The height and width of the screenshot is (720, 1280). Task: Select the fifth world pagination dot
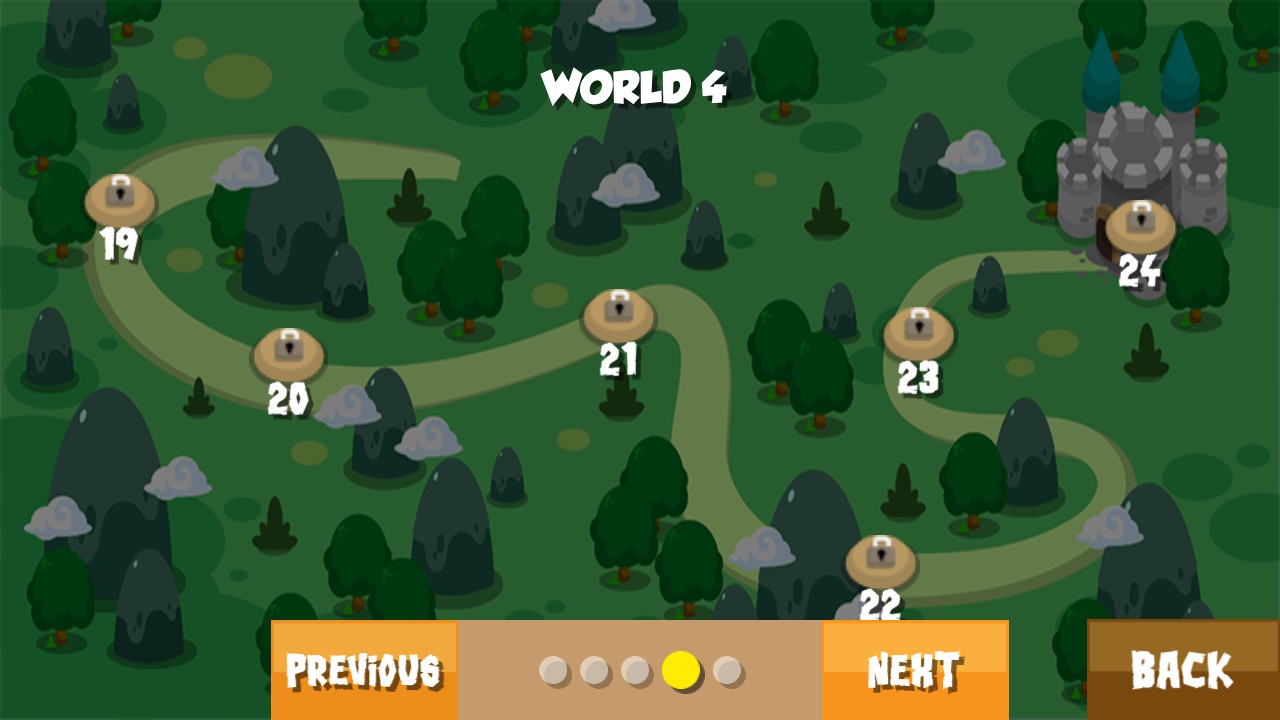tap(728, 672)
